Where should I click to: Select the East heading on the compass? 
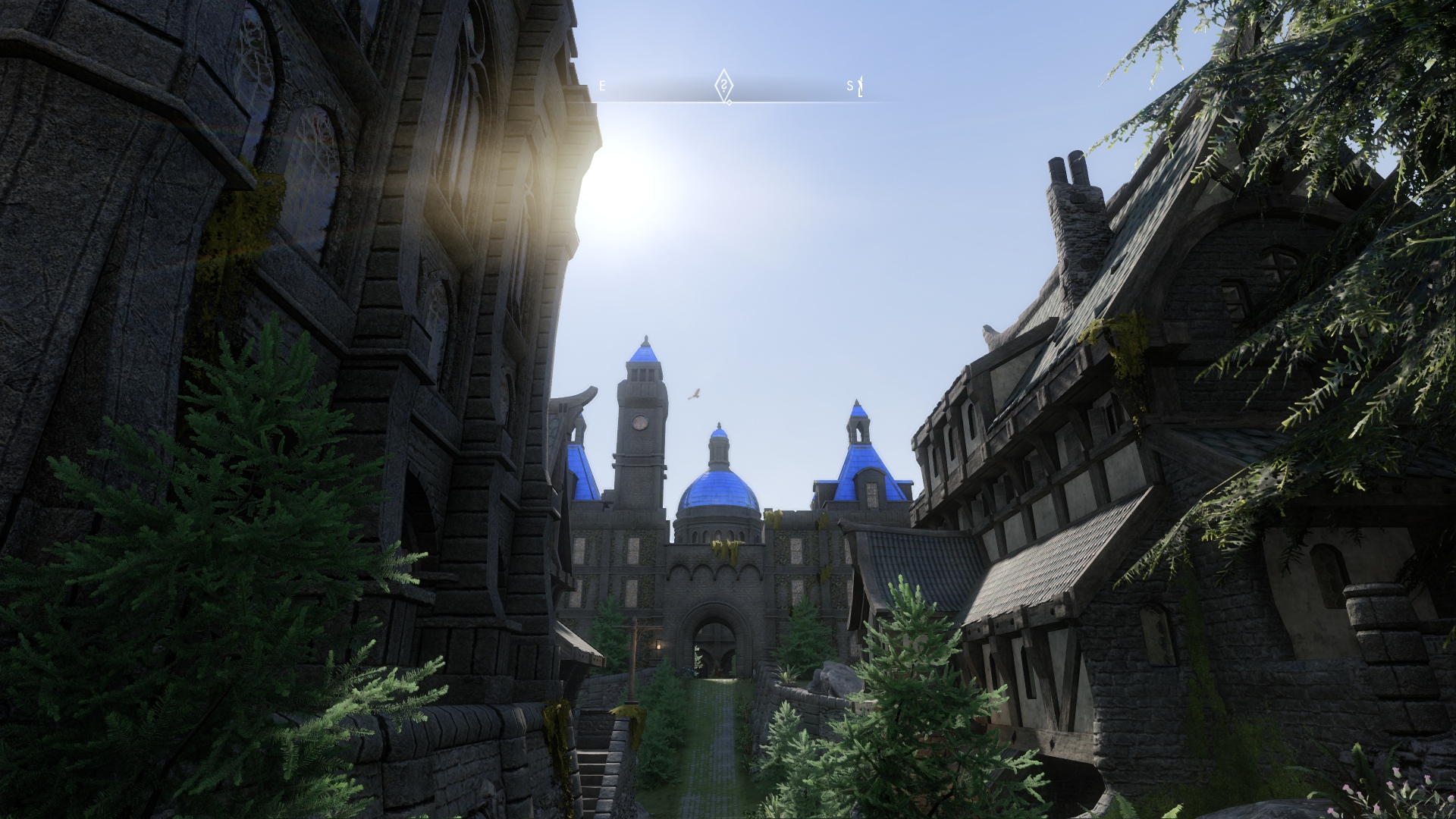[603, 86]
